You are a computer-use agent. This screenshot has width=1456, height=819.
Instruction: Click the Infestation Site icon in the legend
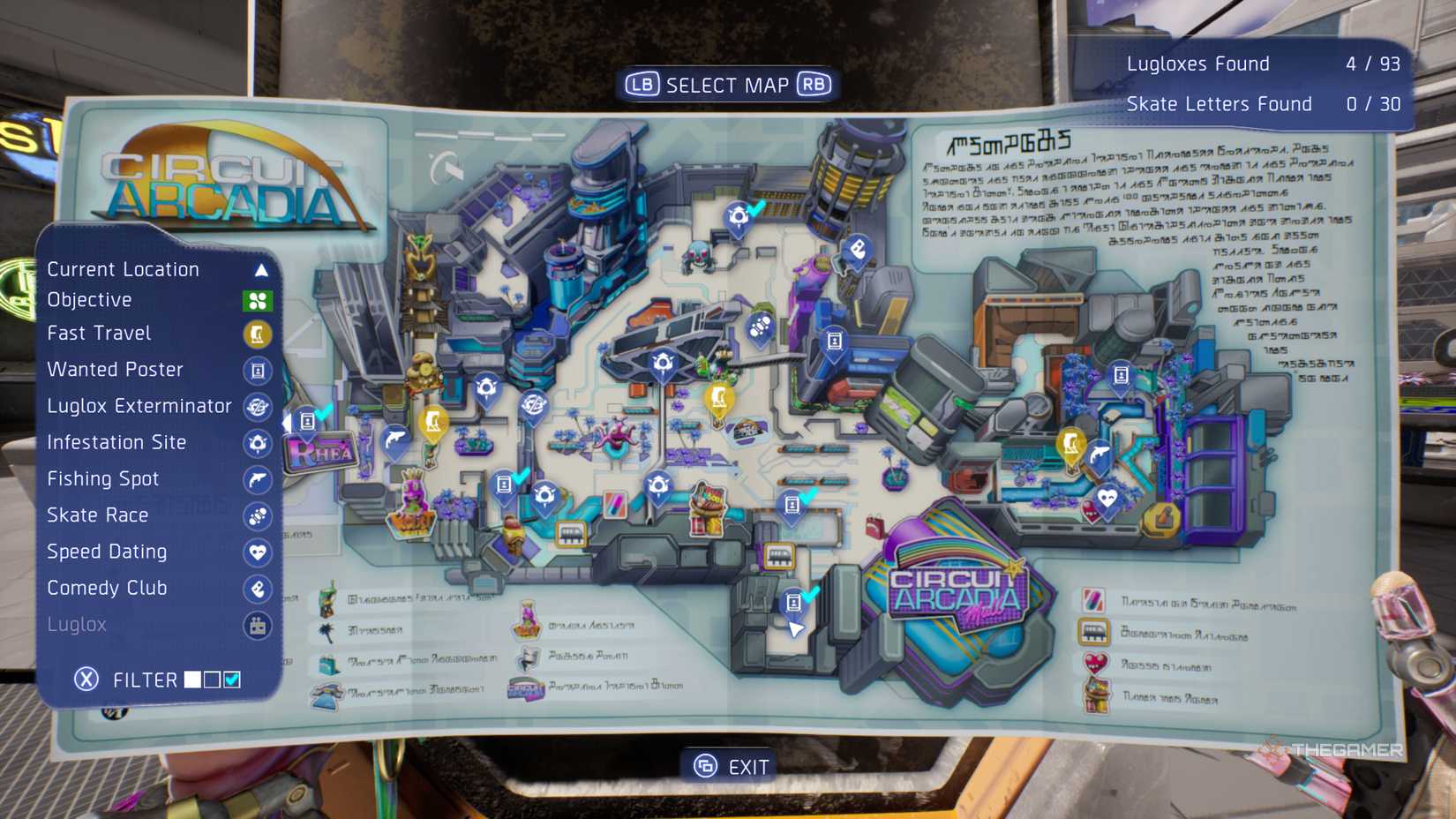259,444
